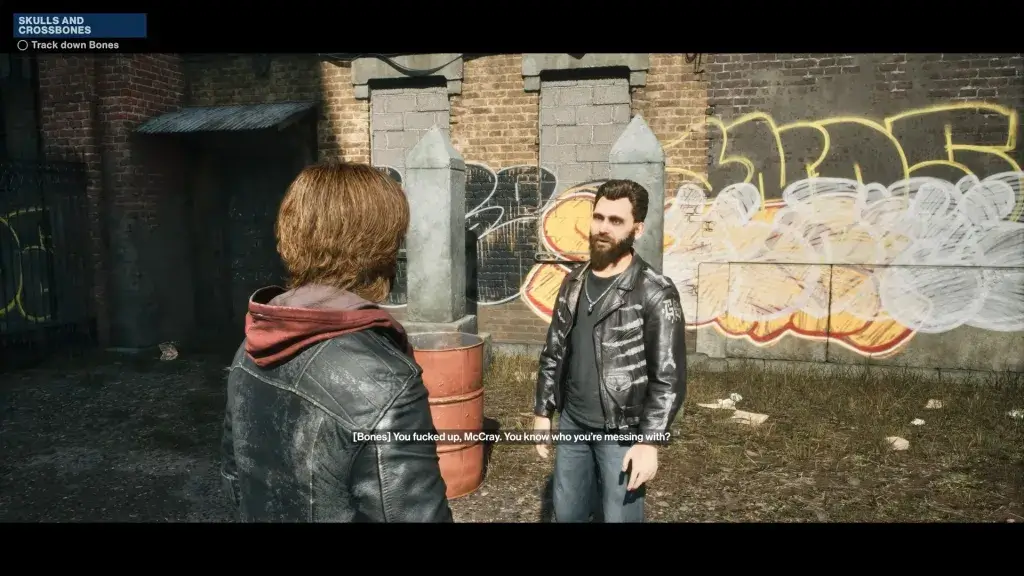Click the Track down Bones objective
Screen dimensions: 1024x576
coord(74,45)
